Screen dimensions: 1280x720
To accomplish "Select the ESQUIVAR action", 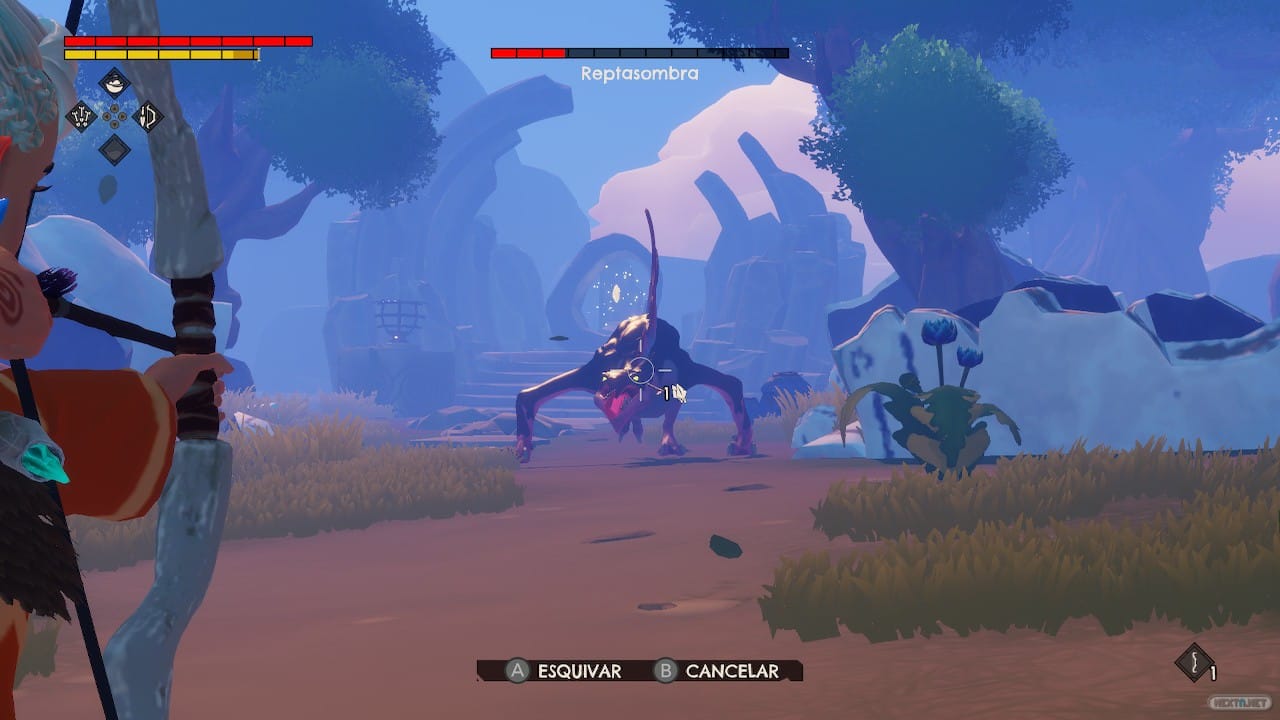I will (578, 672).
